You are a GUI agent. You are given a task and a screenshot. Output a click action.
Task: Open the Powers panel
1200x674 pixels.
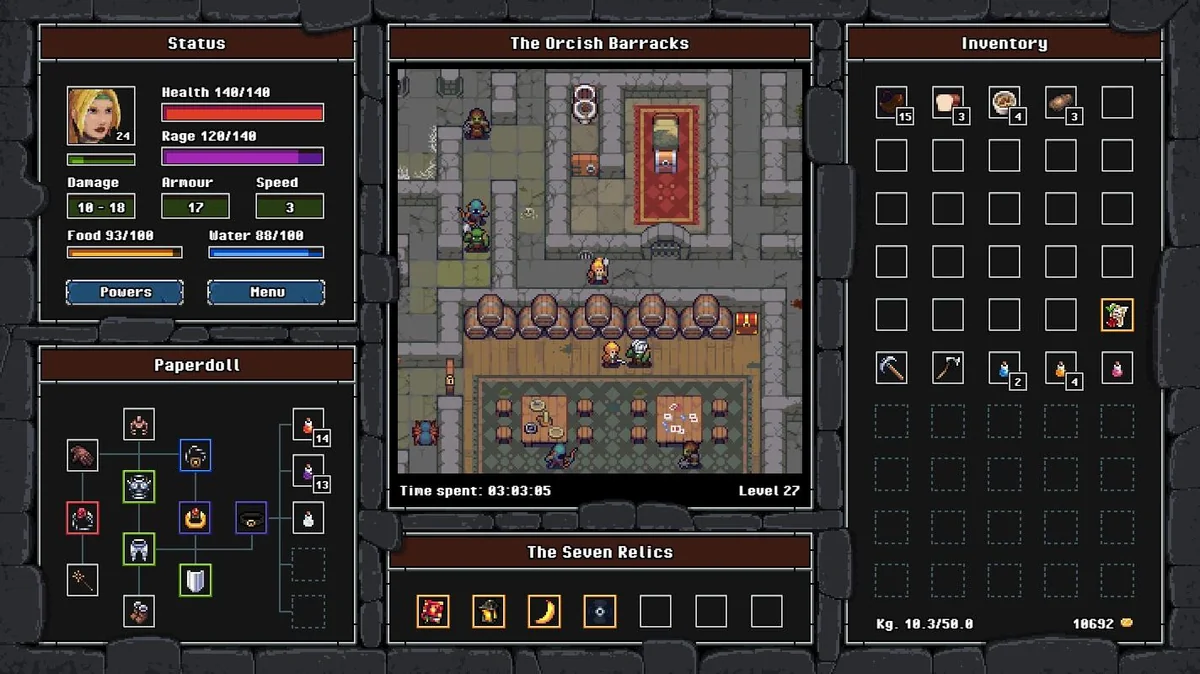pos(125,292)
